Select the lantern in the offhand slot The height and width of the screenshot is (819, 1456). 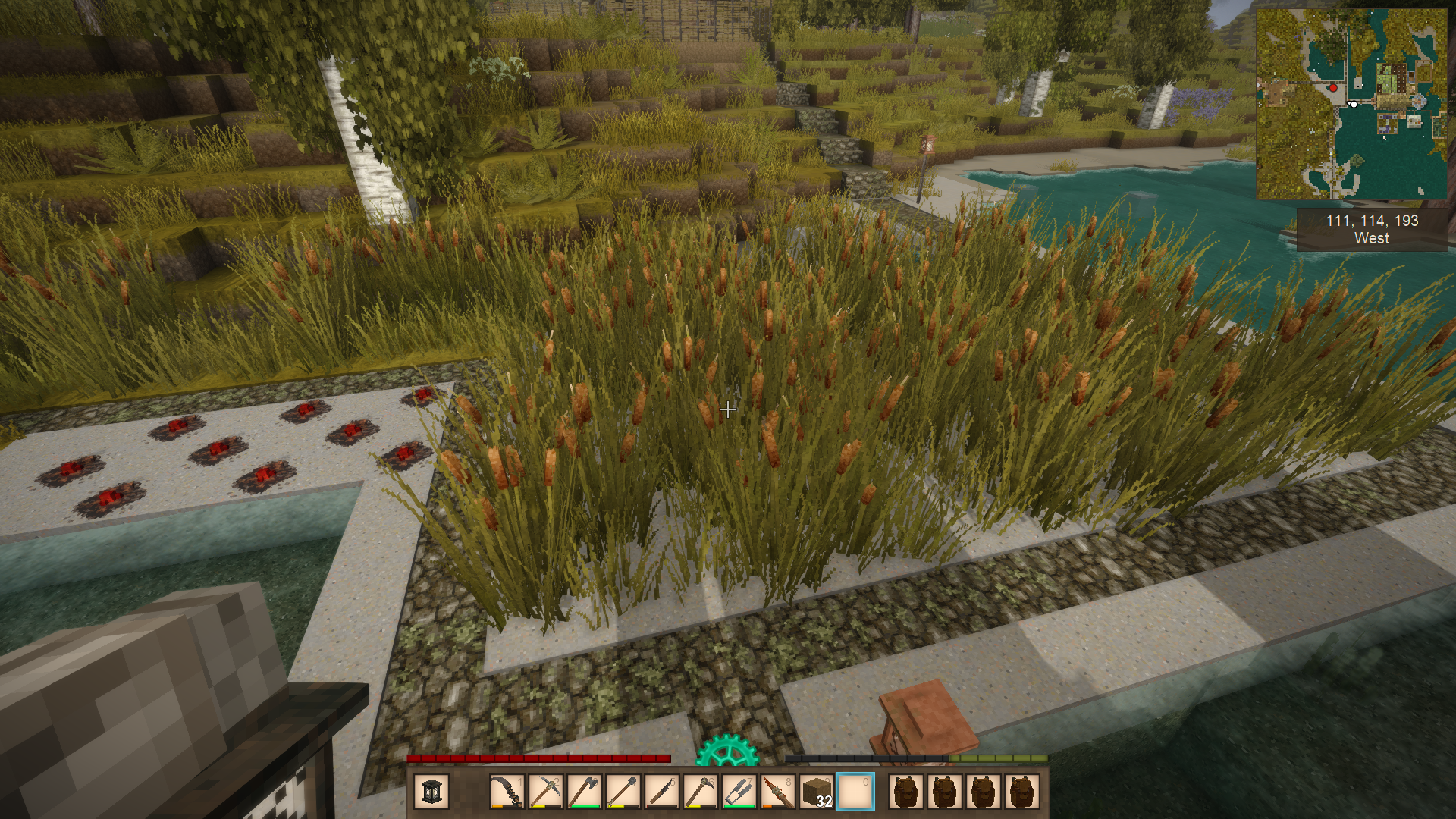(x=431, y=792)
